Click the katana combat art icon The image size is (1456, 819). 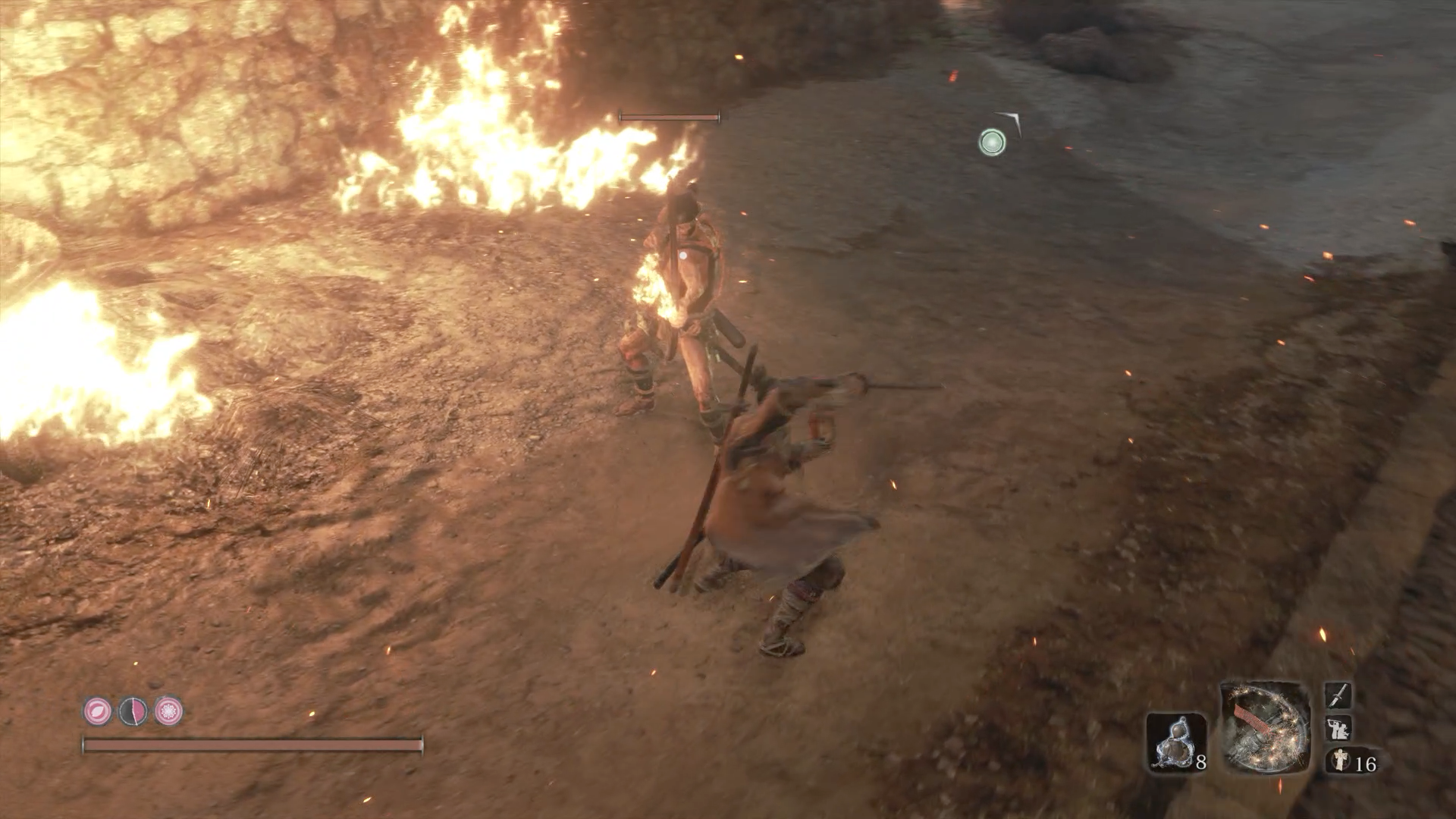pos(1338,695)
